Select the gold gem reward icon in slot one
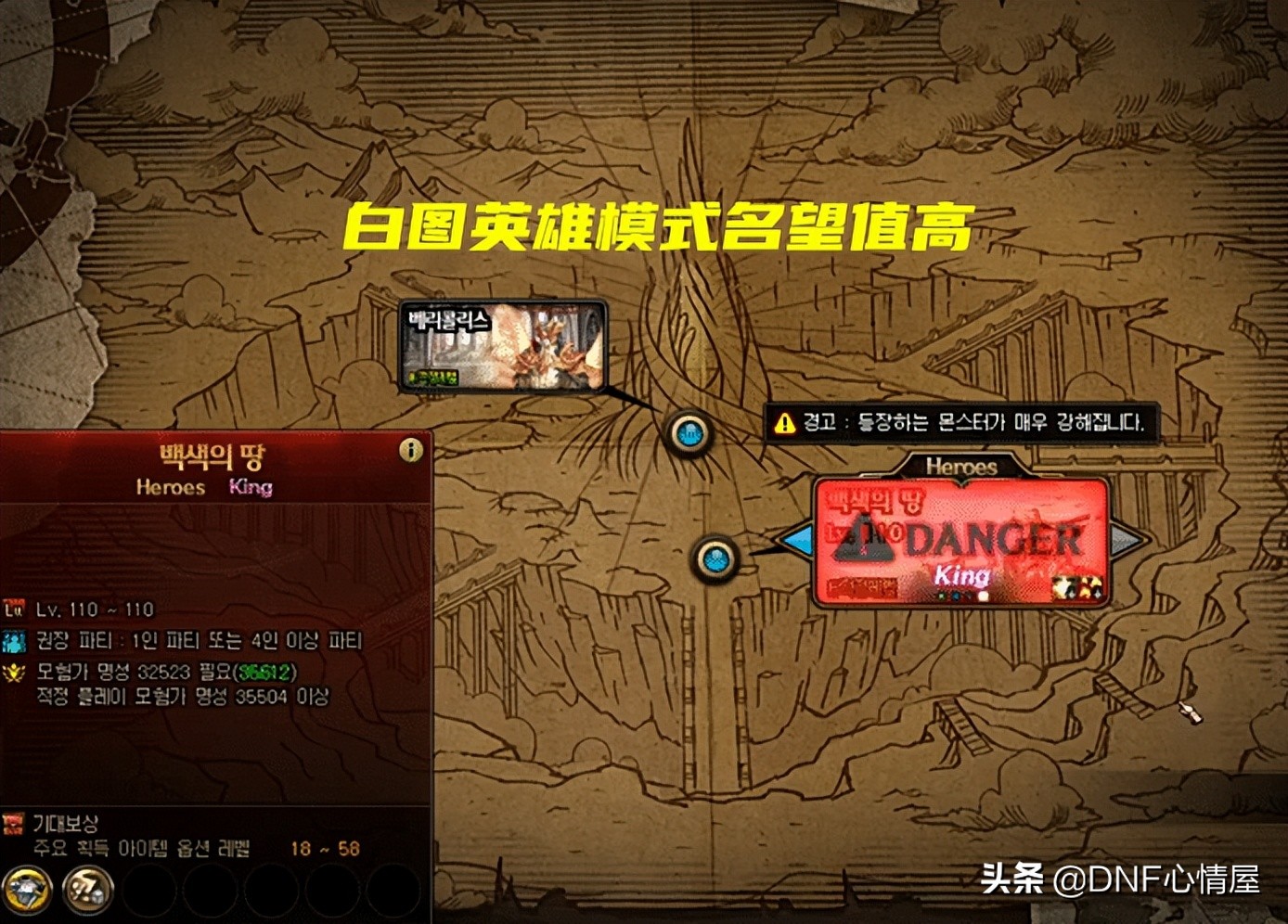Image resolution: width=1288 pixels, height=924 pixels. coord(29,887)
